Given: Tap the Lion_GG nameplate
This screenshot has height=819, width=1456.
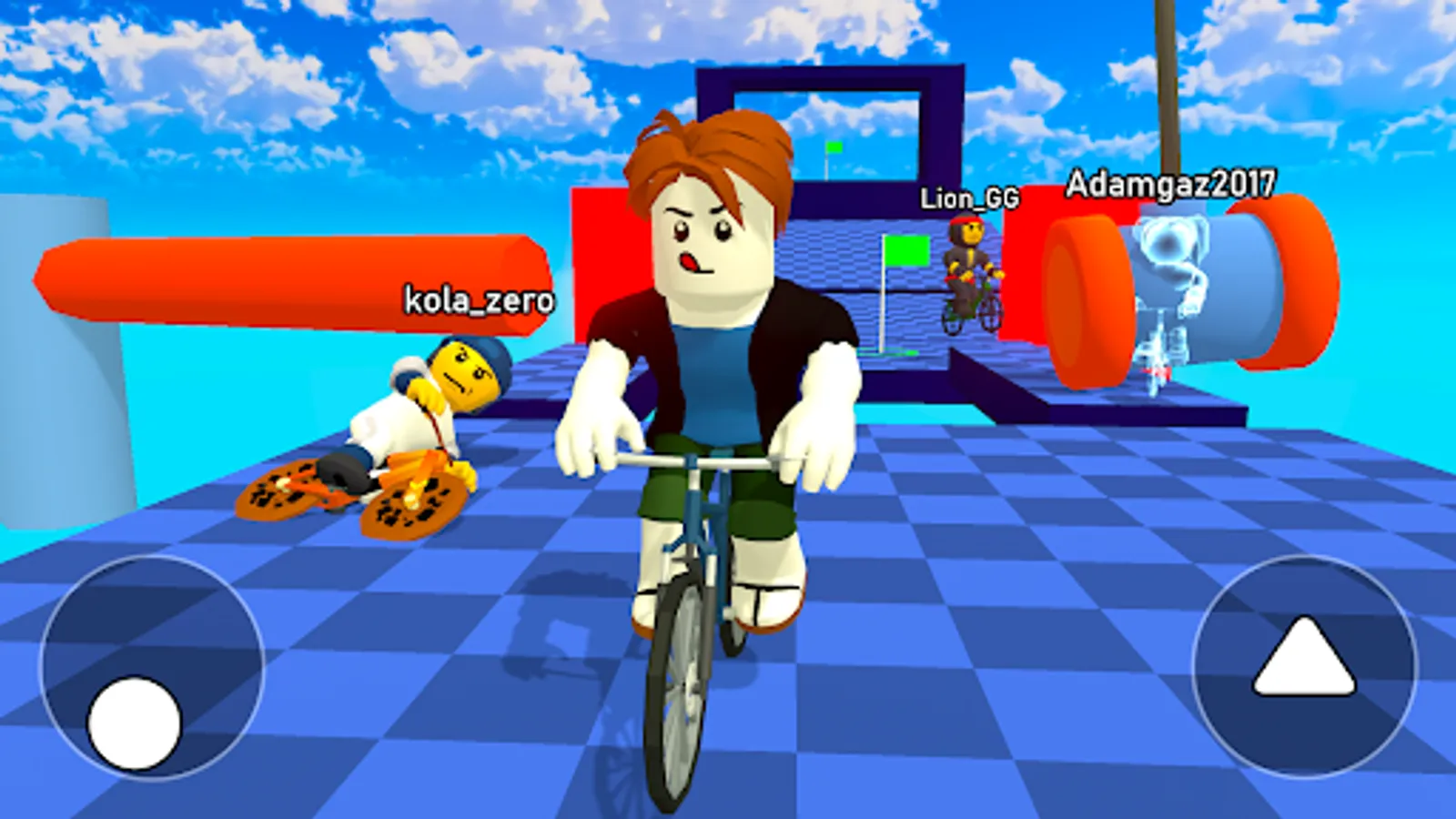Looking at the screenshot, I should click(x=969, y=197).
